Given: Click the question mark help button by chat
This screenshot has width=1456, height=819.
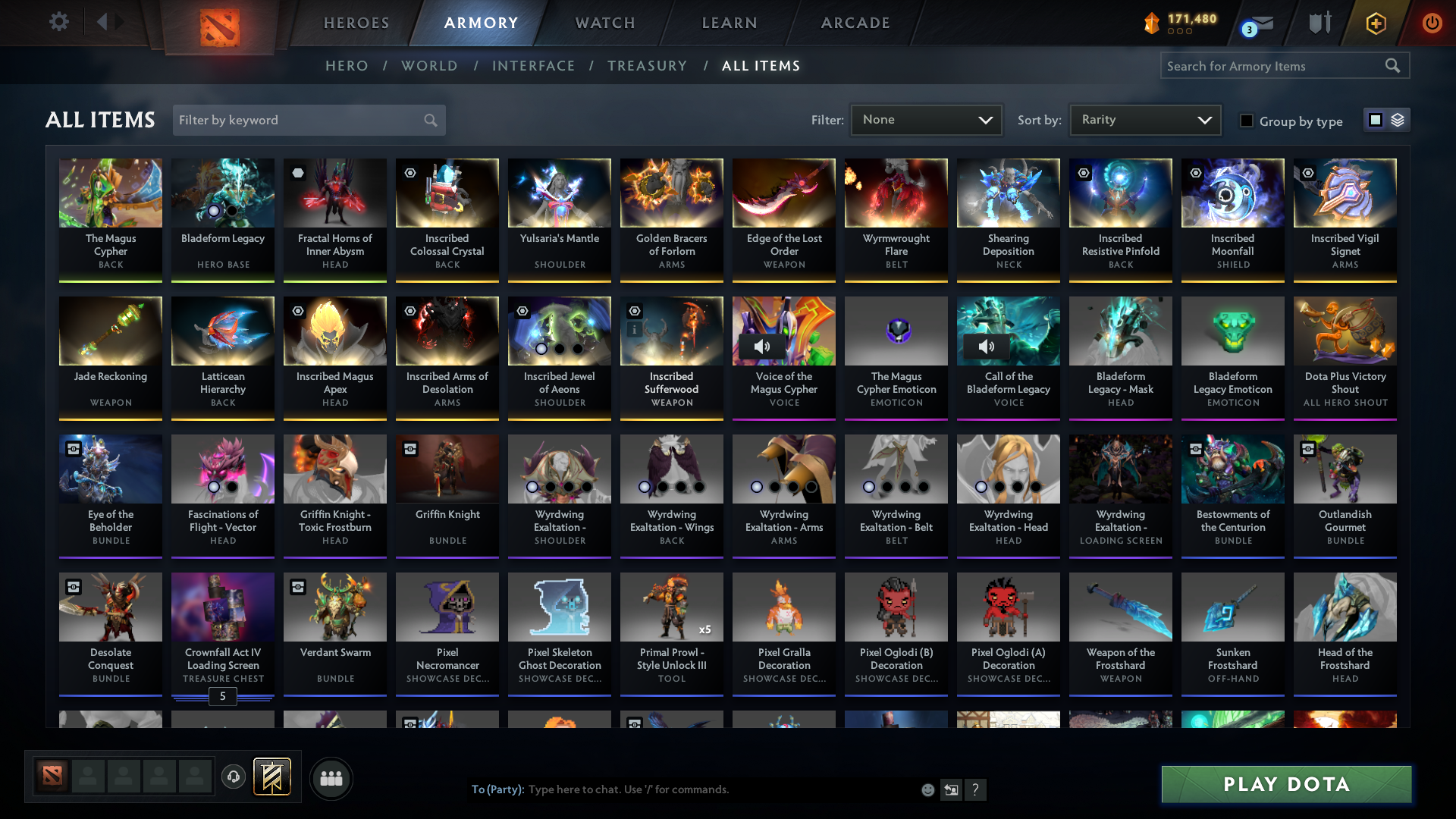Looking at the screenshot, I should point(976,789).
